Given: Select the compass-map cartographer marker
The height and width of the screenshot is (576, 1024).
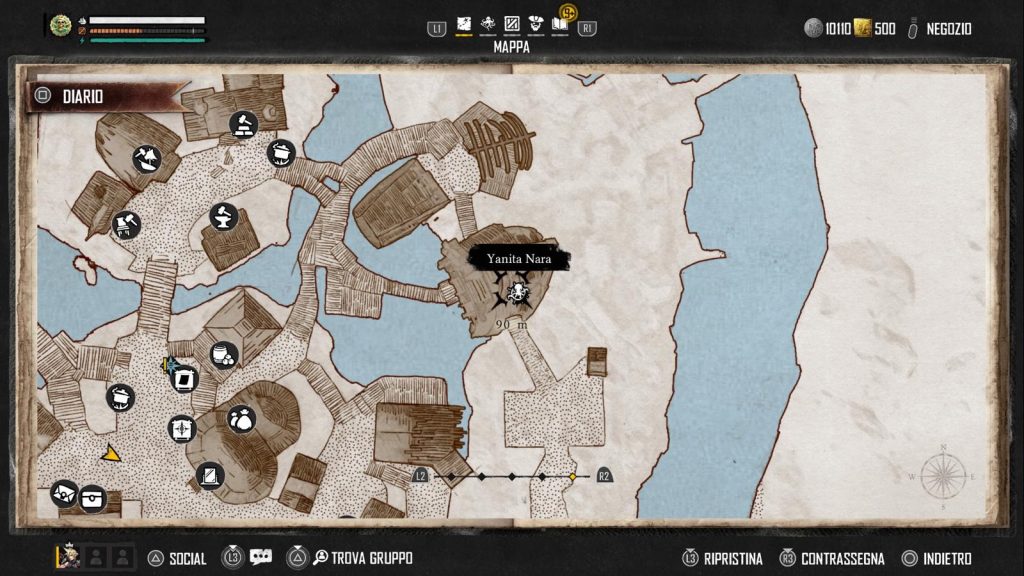Looking at the screenshot, I should (x=182, y=428).
